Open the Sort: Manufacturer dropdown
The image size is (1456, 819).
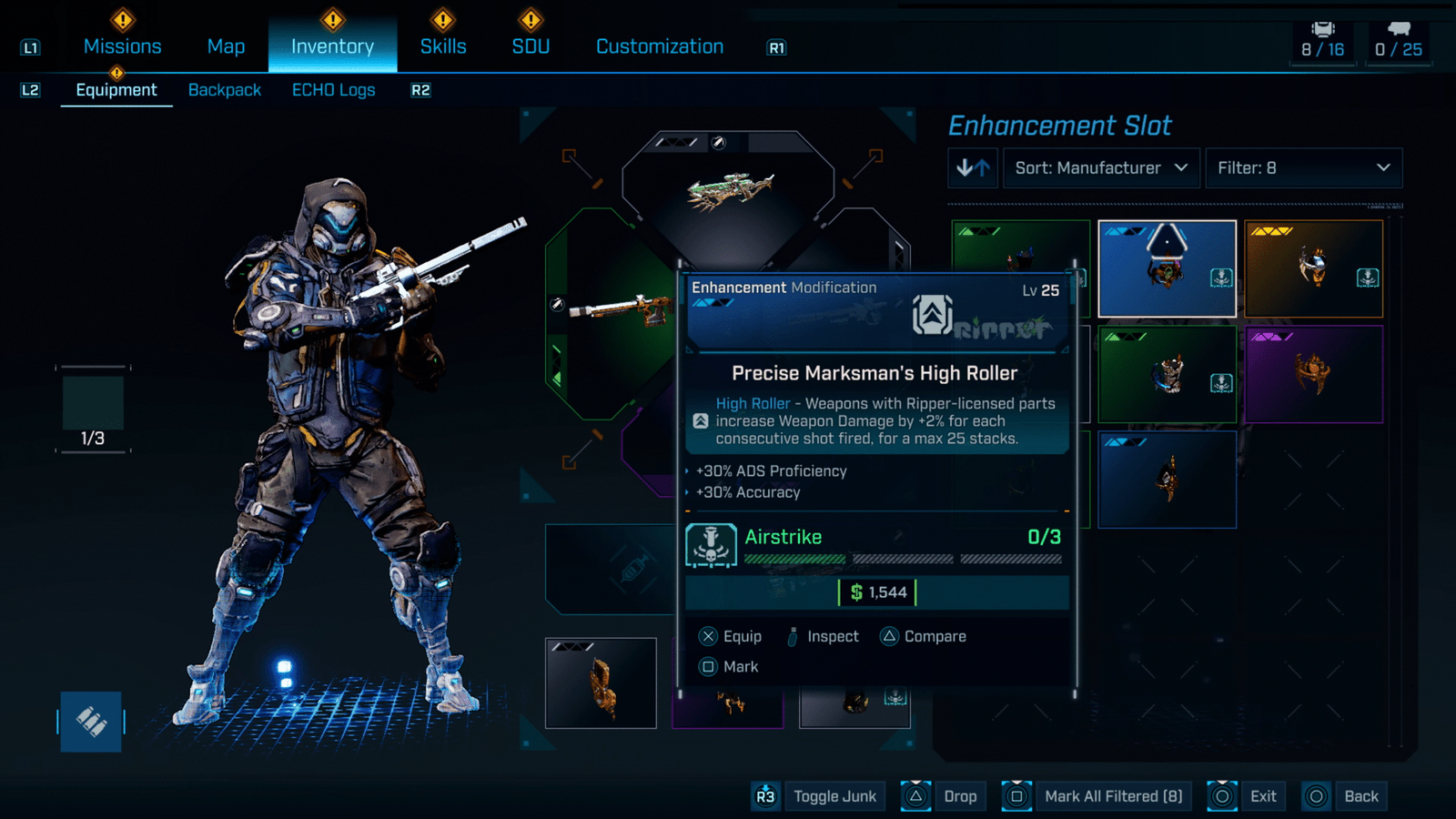tap(1100, 168)
